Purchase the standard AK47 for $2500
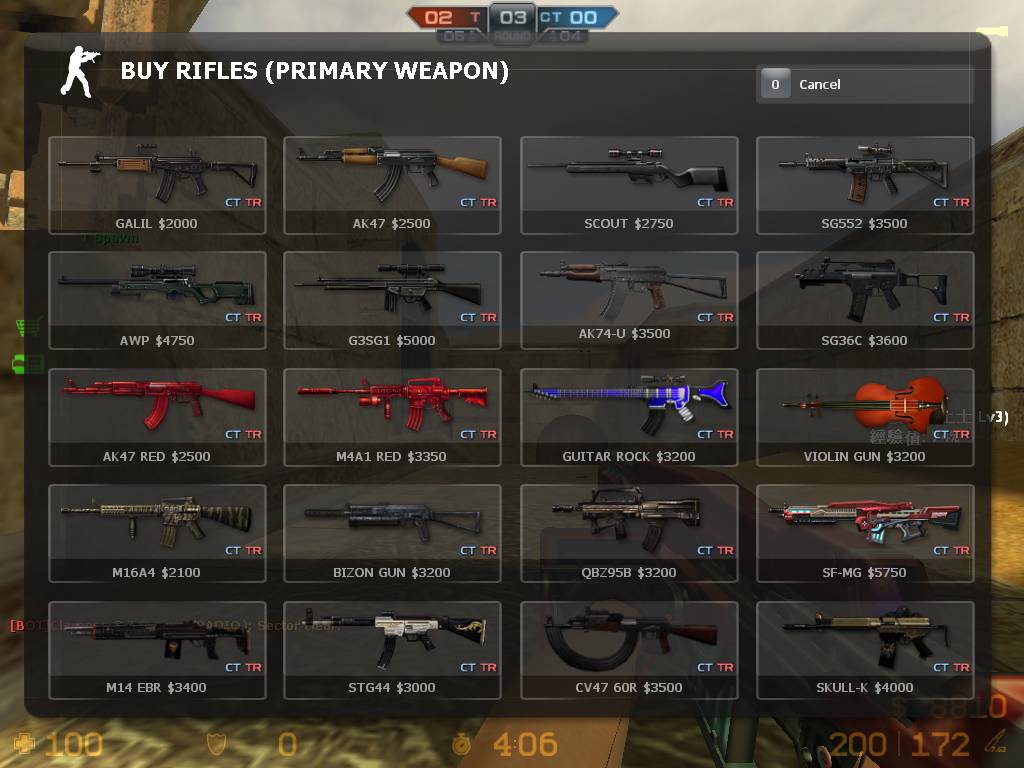 click(392, 185)
